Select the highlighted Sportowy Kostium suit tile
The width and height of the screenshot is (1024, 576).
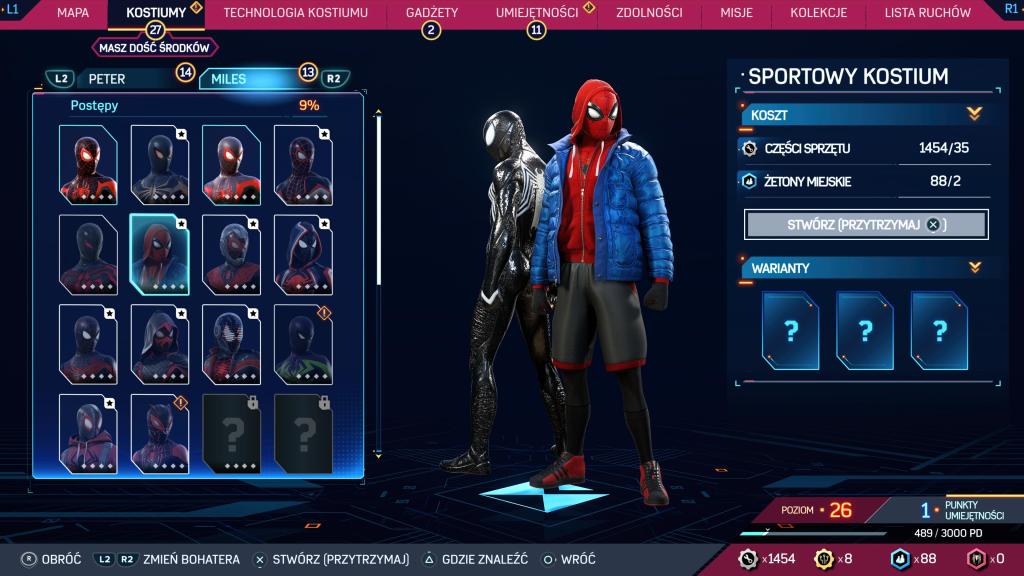tap(159, 253)
